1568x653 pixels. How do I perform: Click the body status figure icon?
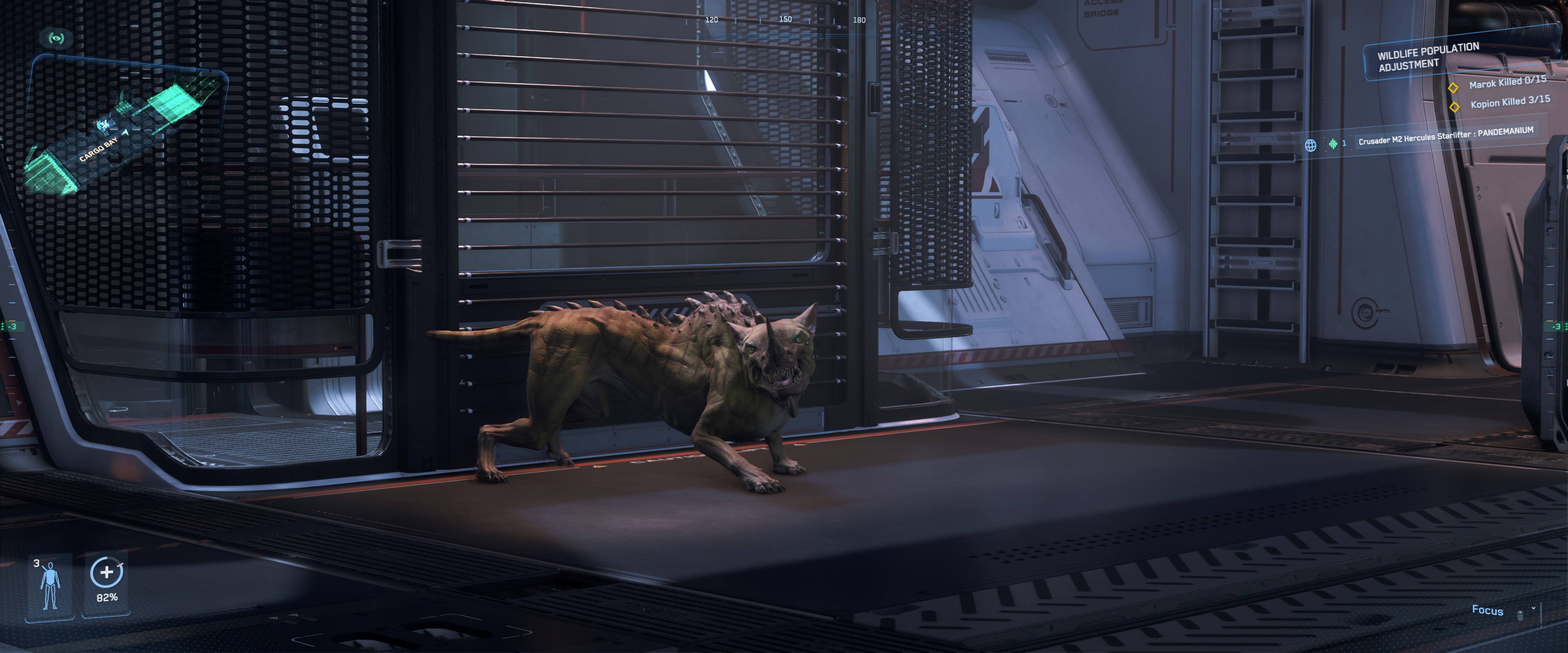50,585
